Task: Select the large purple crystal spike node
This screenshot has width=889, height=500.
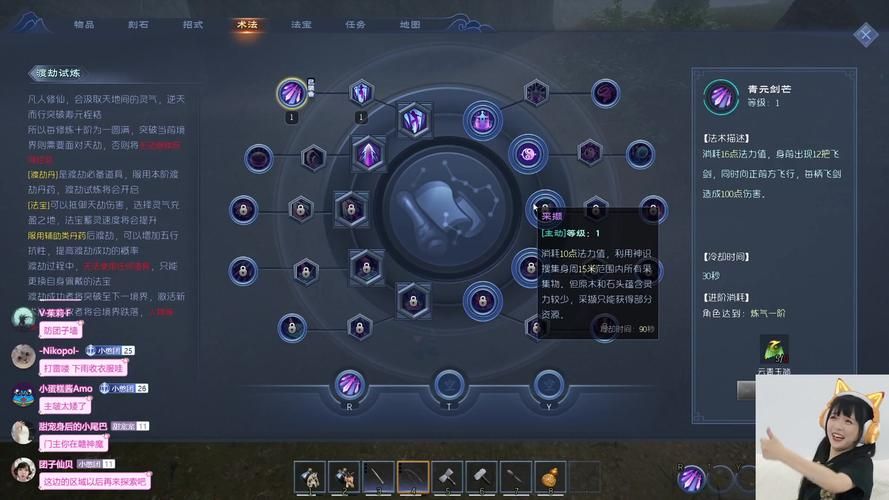Action: [x=368, y=154]
